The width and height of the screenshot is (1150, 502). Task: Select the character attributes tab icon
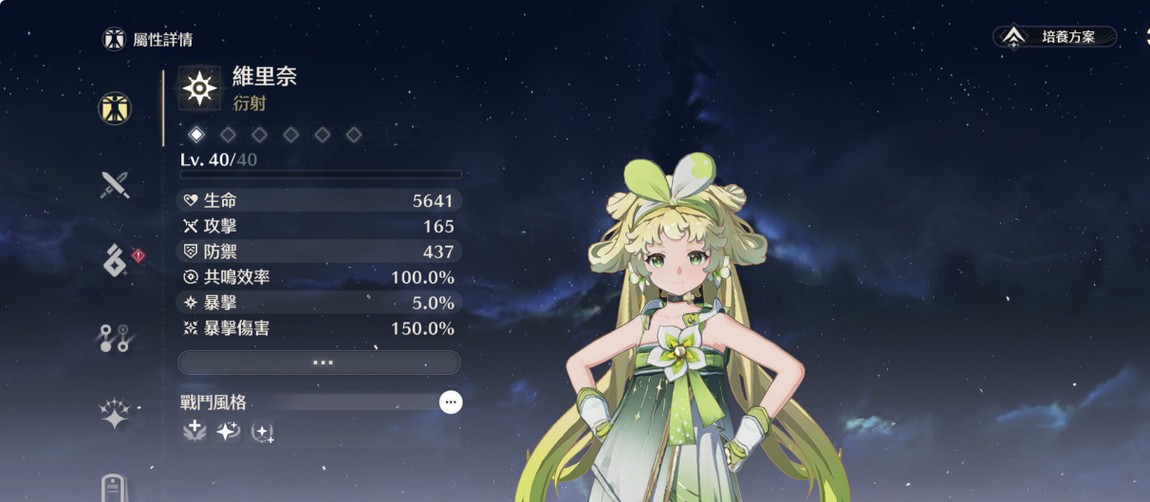click(x=115, y=108)
